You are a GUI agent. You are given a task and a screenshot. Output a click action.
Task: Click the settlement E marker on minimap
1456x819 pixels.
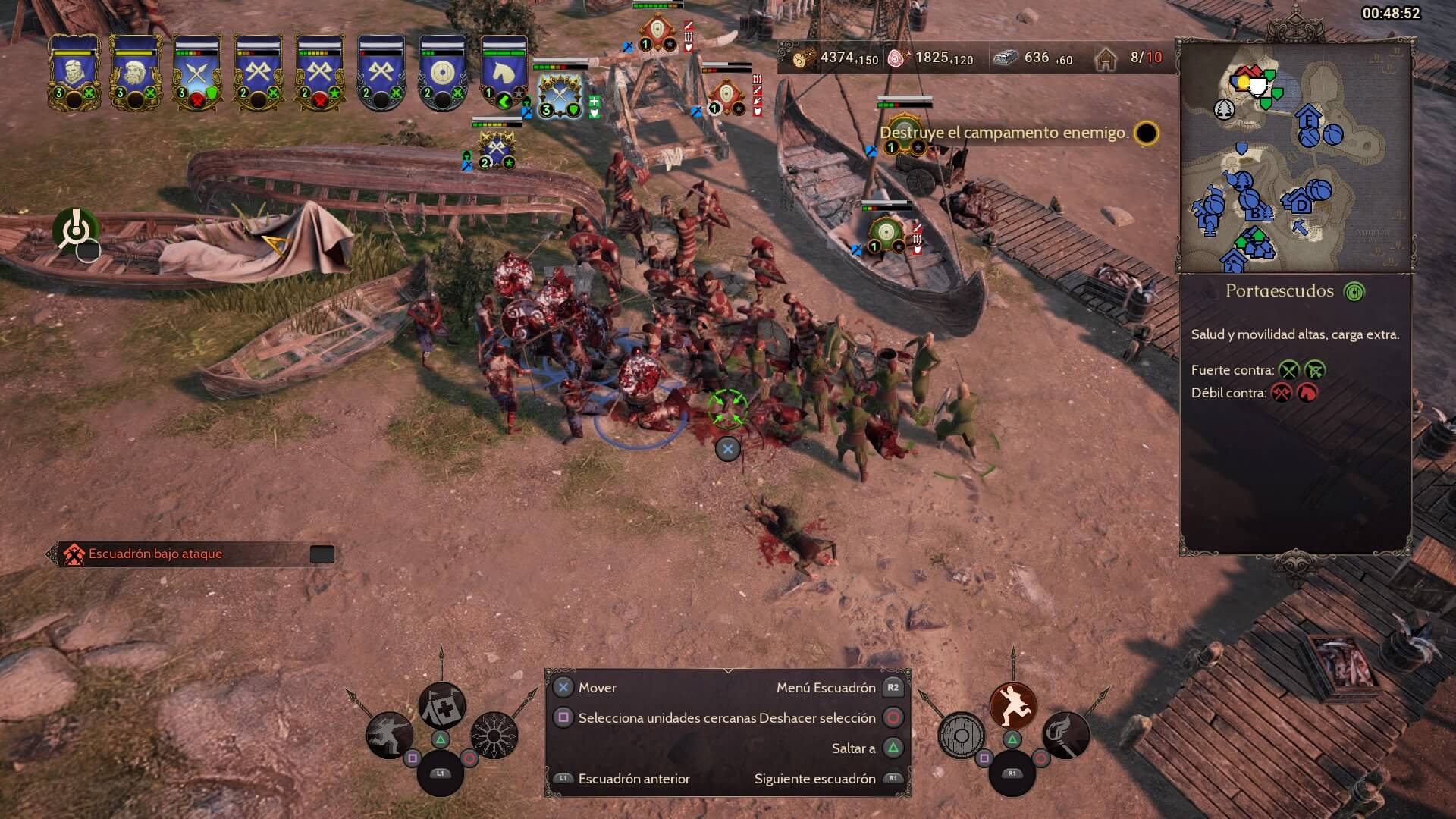click(1308, 119)
